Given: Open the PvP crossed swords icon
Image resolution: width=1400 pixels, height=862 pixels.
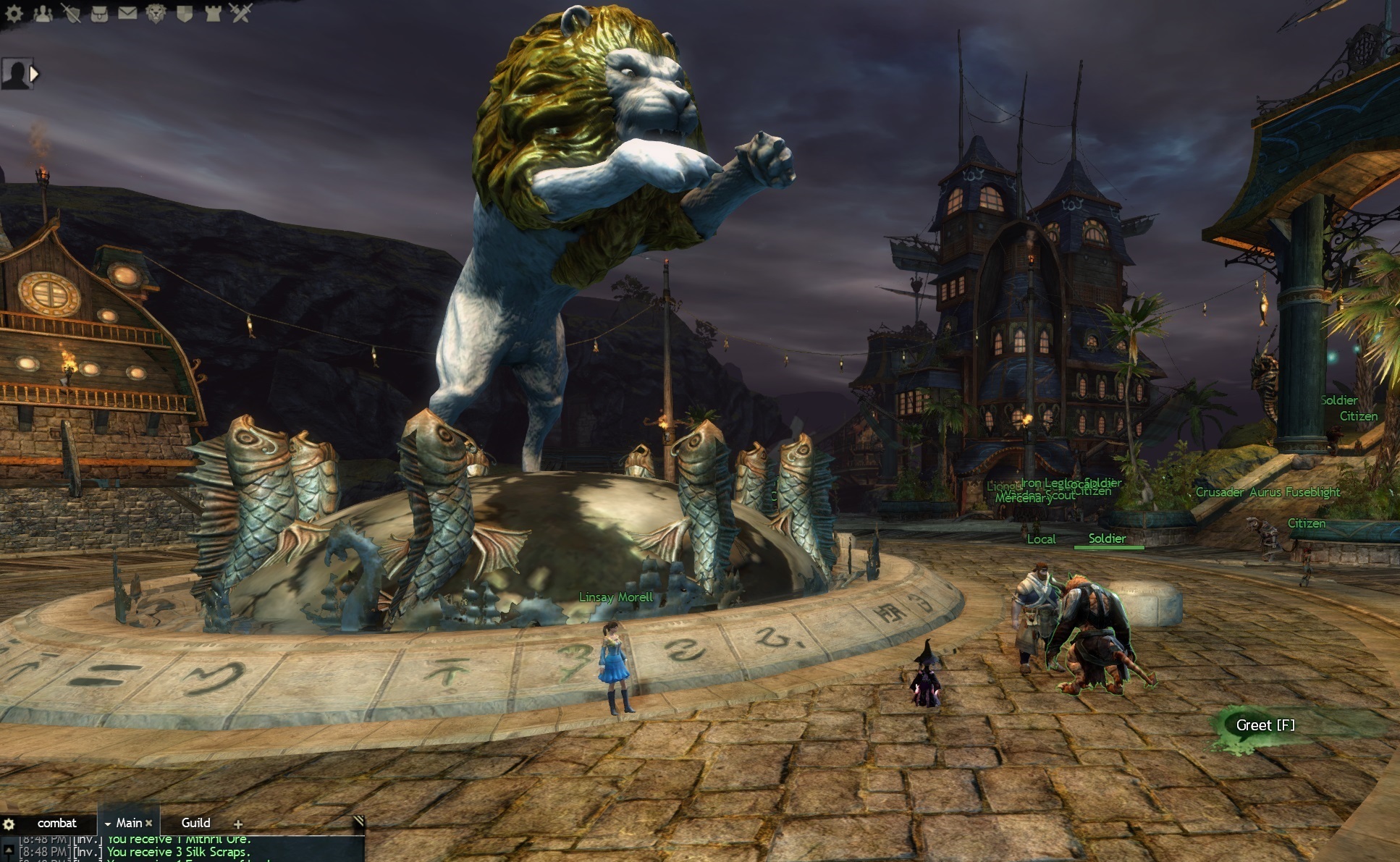Looking at the screenshot, I should [x=241, y=12].
